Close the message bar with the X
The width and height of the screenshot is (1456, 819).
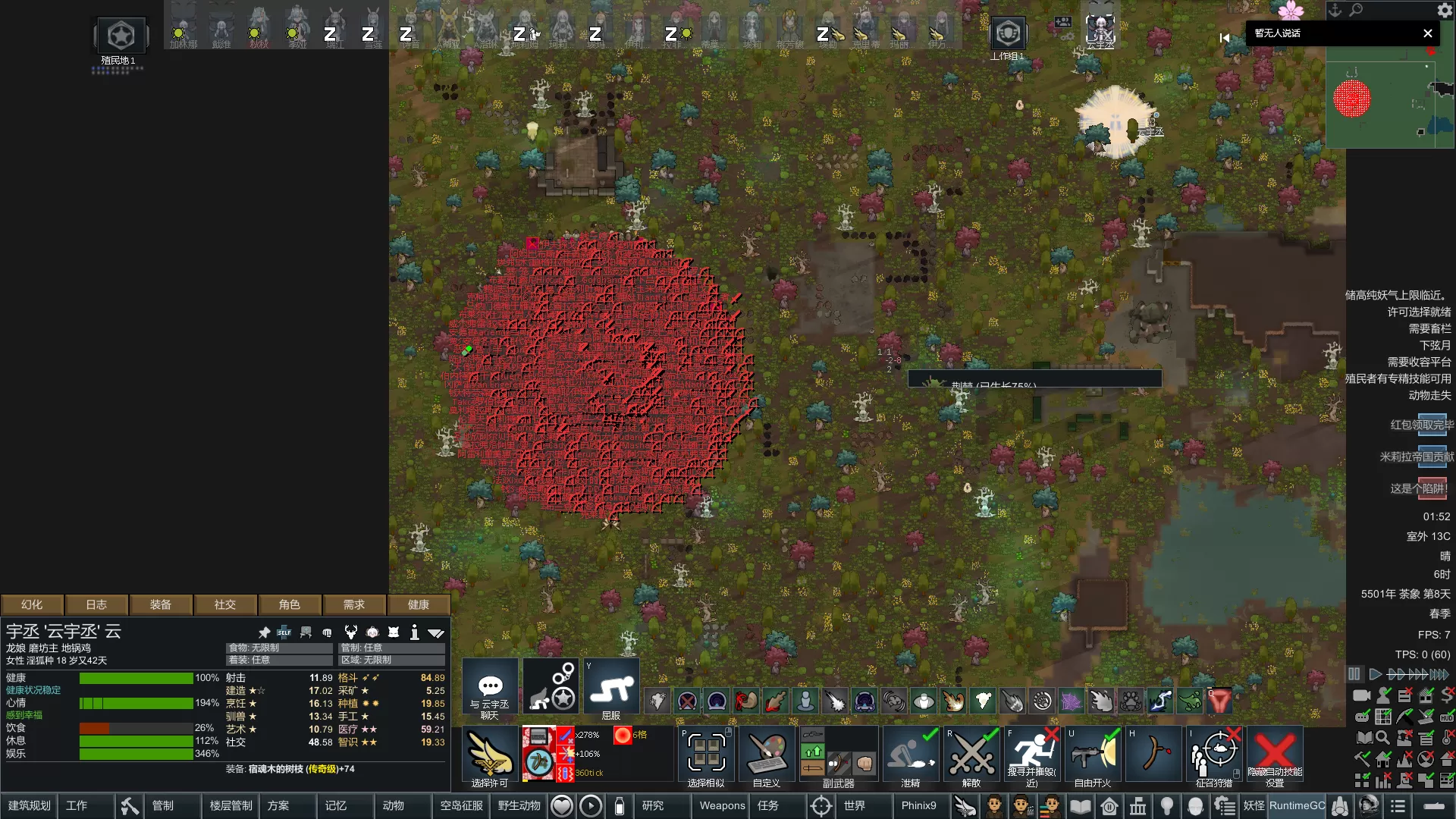(x=1428, y=33)
